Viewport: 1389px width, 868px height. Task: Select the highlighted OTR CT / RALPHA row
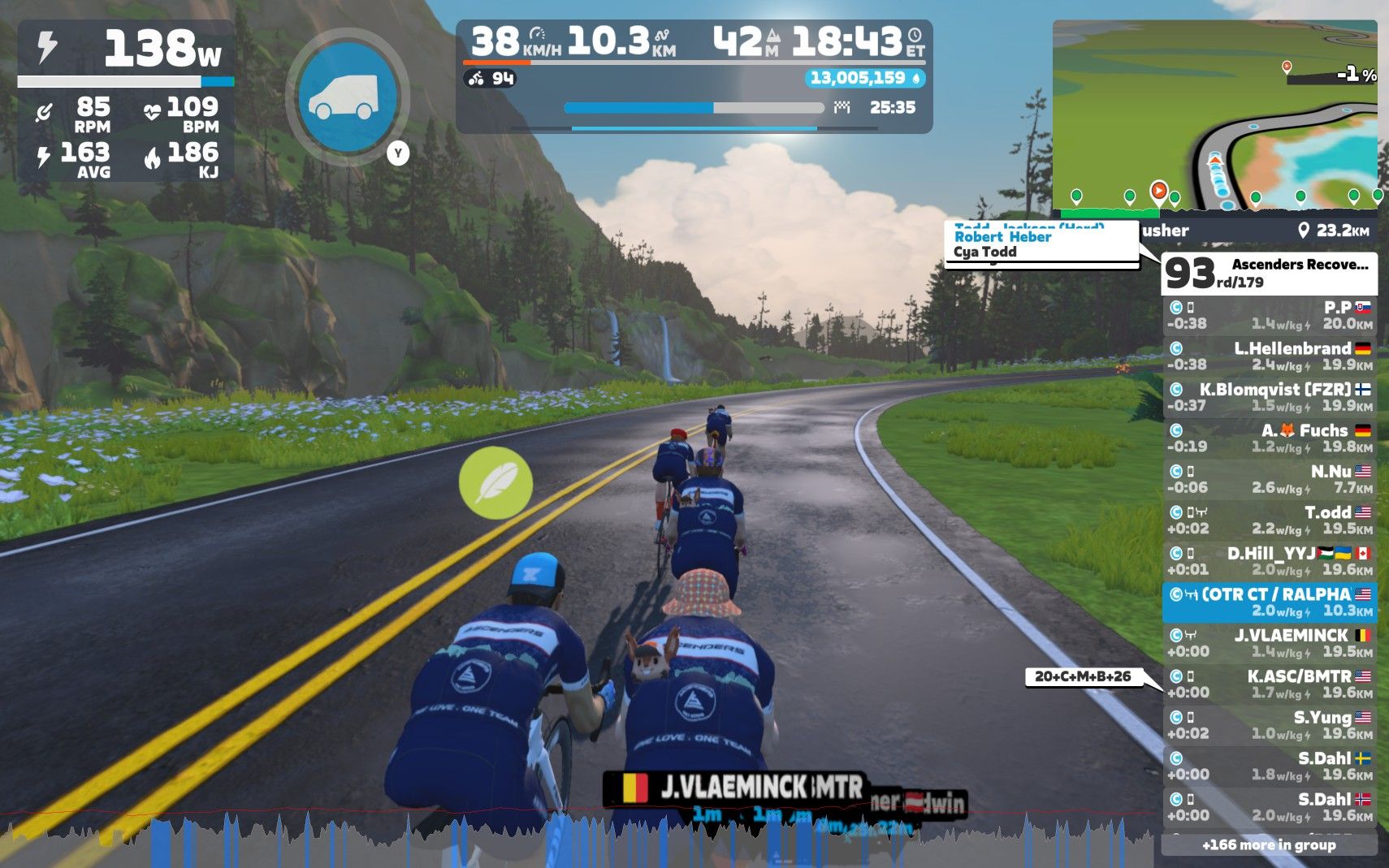coord(1269,602)
